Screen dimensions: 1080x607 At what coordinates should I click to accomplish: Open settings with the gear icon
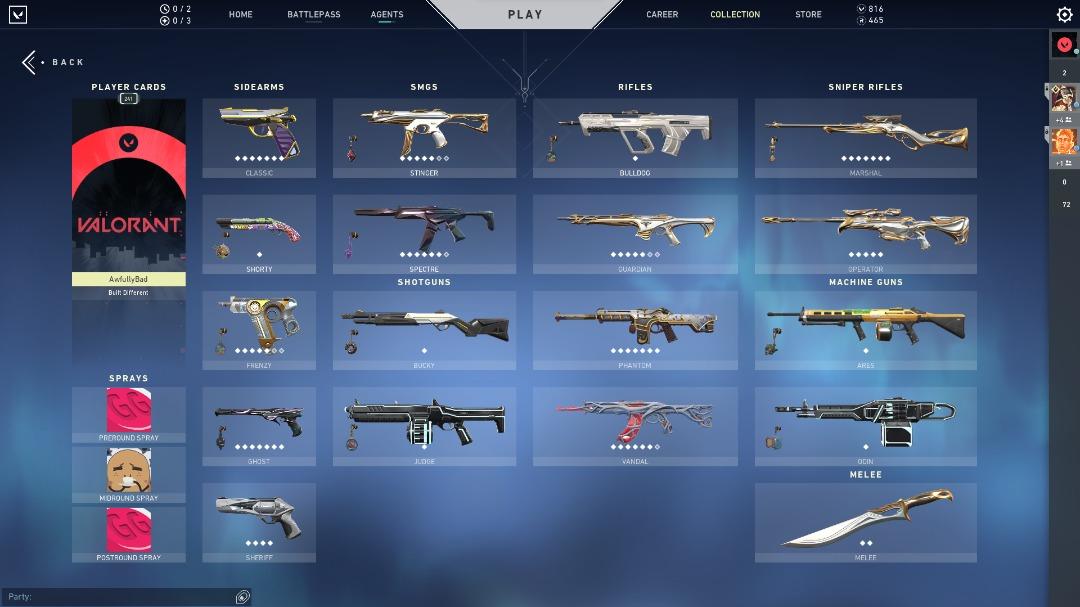coord(1064,15)
